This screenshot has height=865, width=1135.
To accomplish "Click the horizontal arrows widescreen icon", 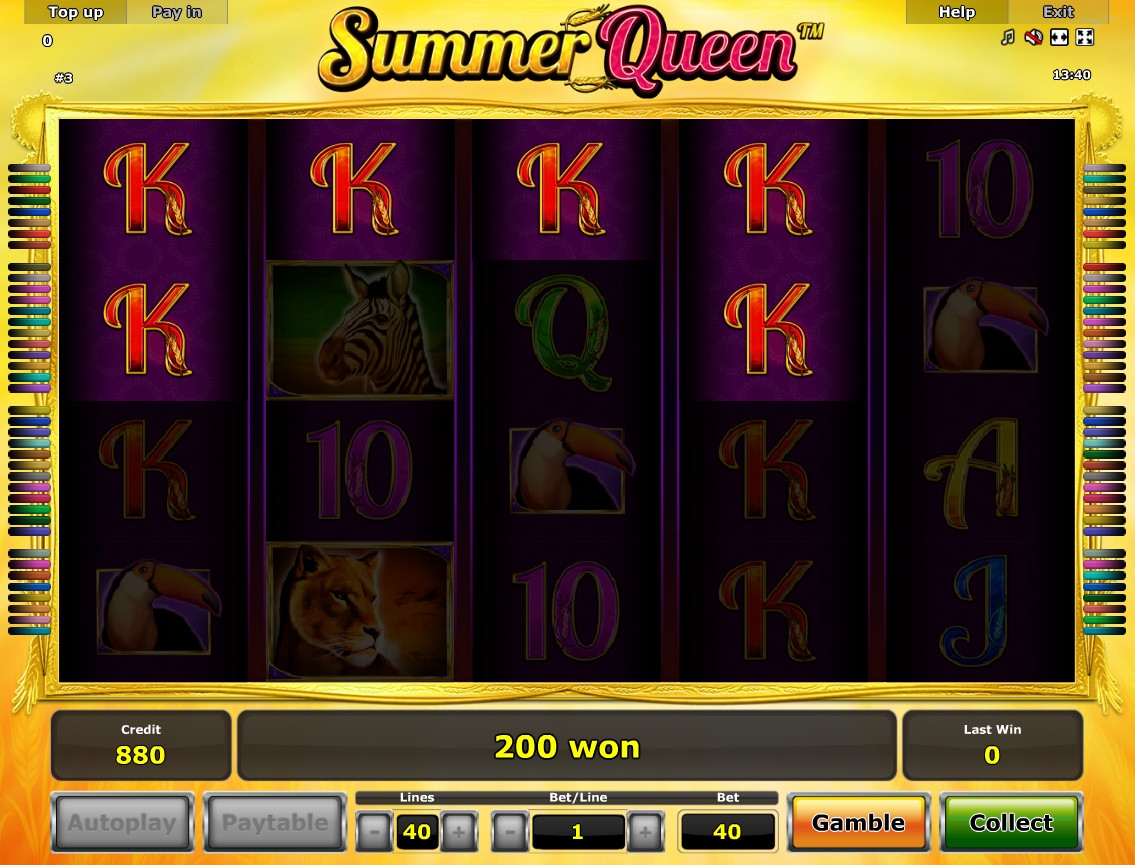I will point(1059,38).
